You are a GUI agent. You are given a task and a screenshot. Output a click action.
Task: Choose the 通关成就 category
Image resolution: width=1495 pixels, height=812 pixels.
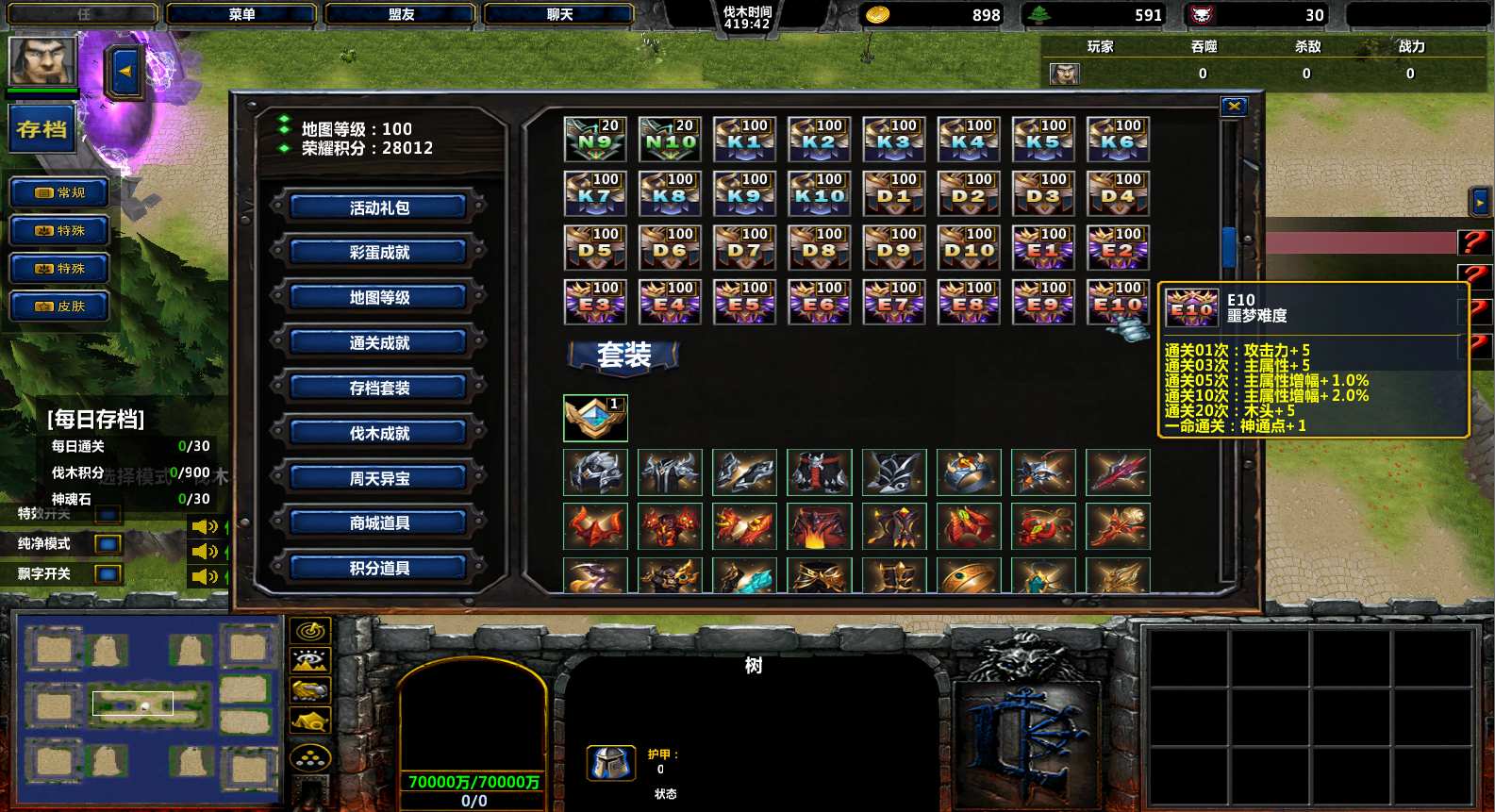(x=379, y=343)
